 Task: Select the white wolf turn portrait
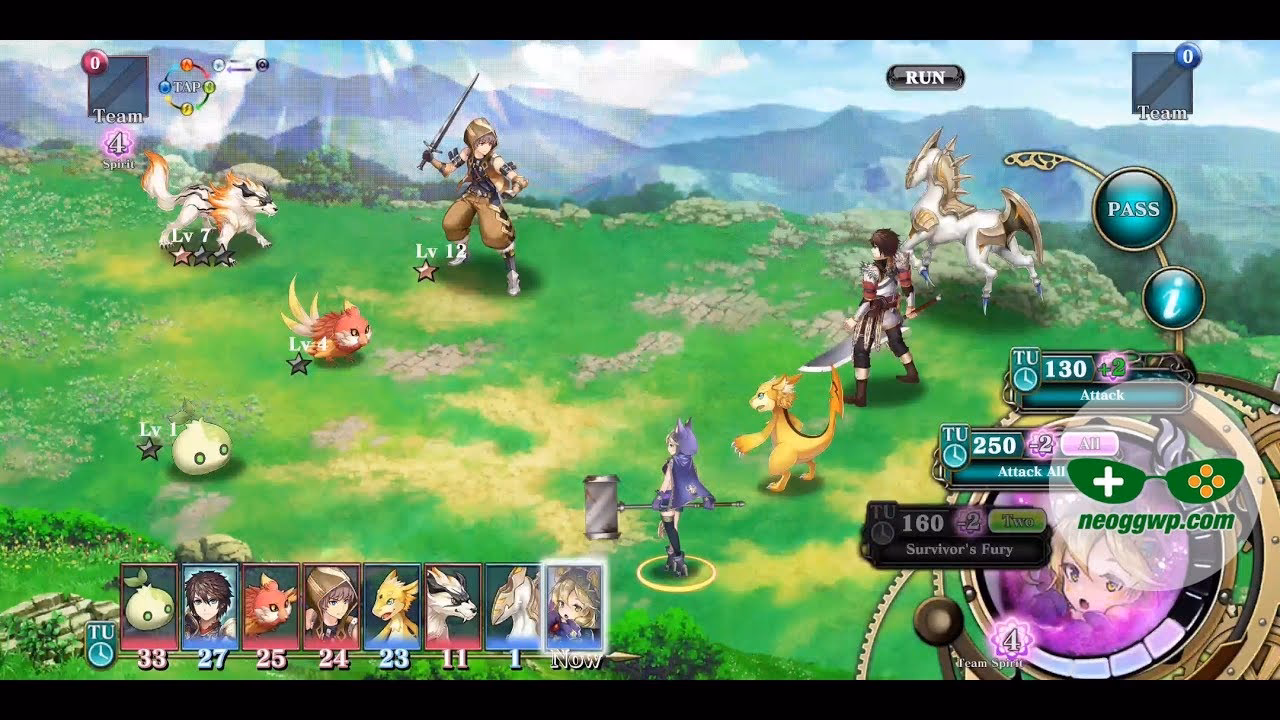pos(453,606)
